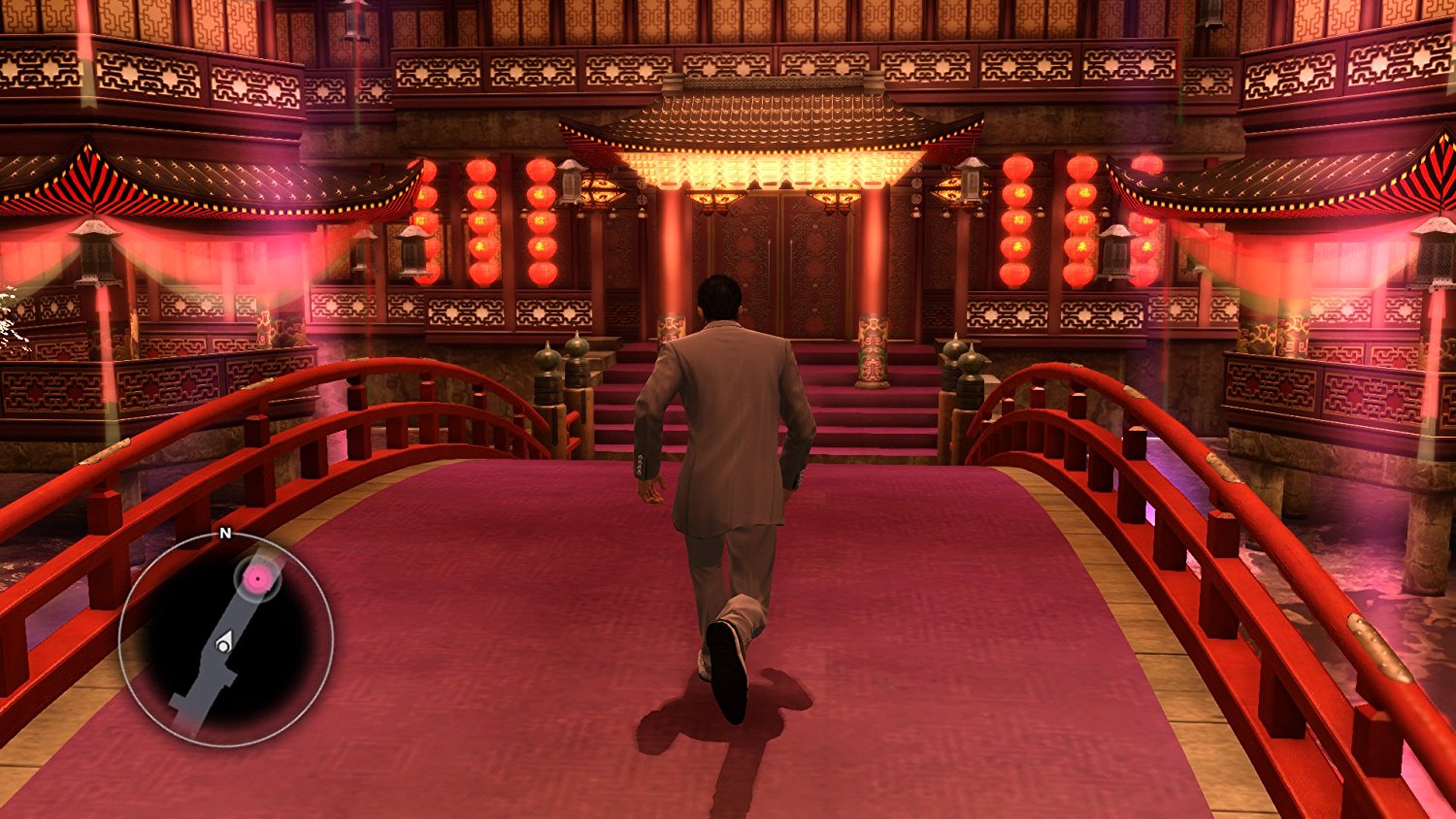
Task: Select the pink destination marker on the minimap
Action: (x=254, y=577)
